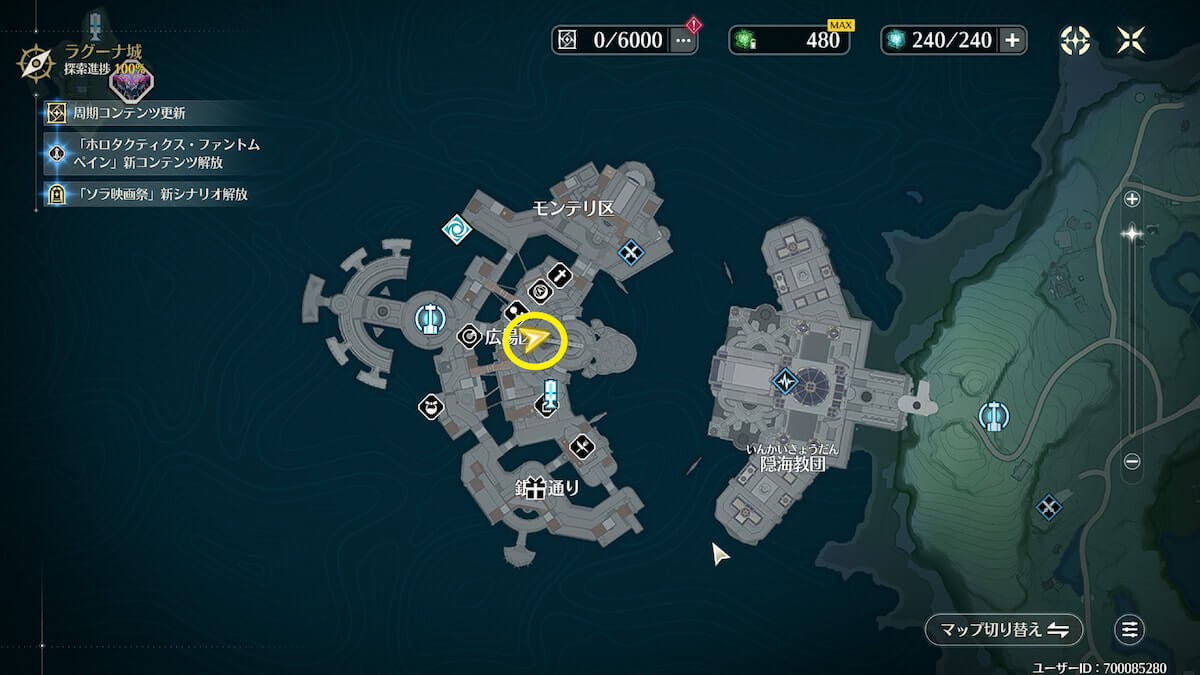This screenshot has width=1200, height=675.
Task: Open the ソラ映画祭 new scenario notice
Action: [x=158, y=194]
